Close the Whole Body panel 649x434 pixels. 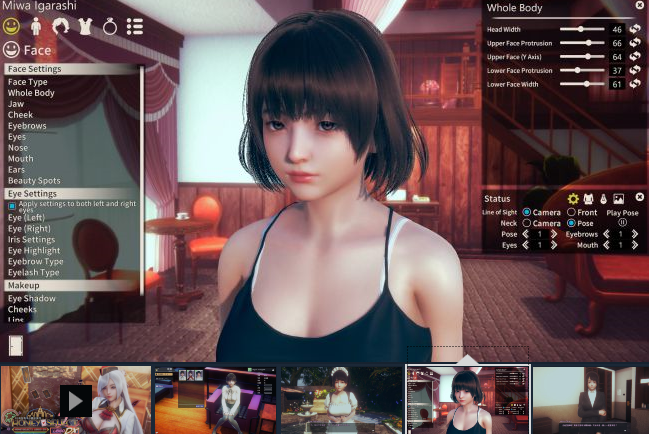tap(639, 6)
